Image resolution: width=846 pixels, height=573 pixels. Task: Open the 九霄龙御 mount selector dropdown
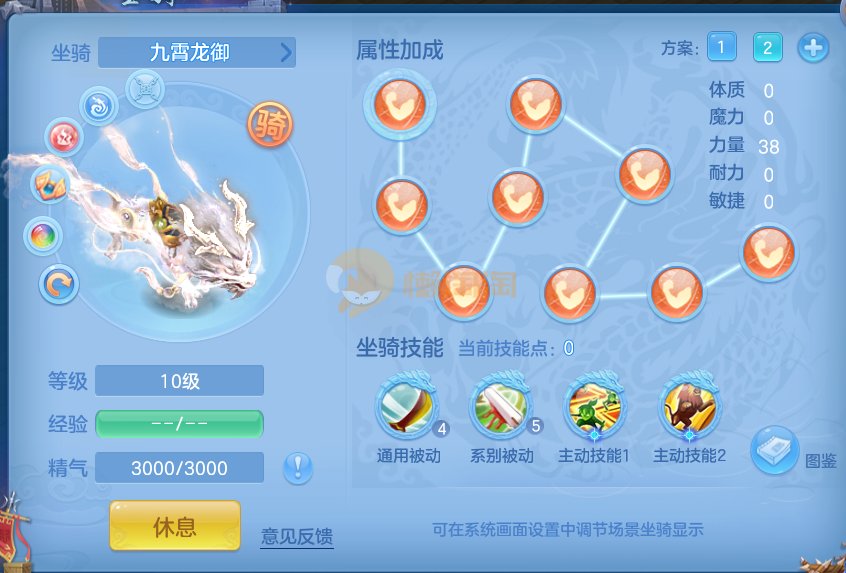[198, 52]
